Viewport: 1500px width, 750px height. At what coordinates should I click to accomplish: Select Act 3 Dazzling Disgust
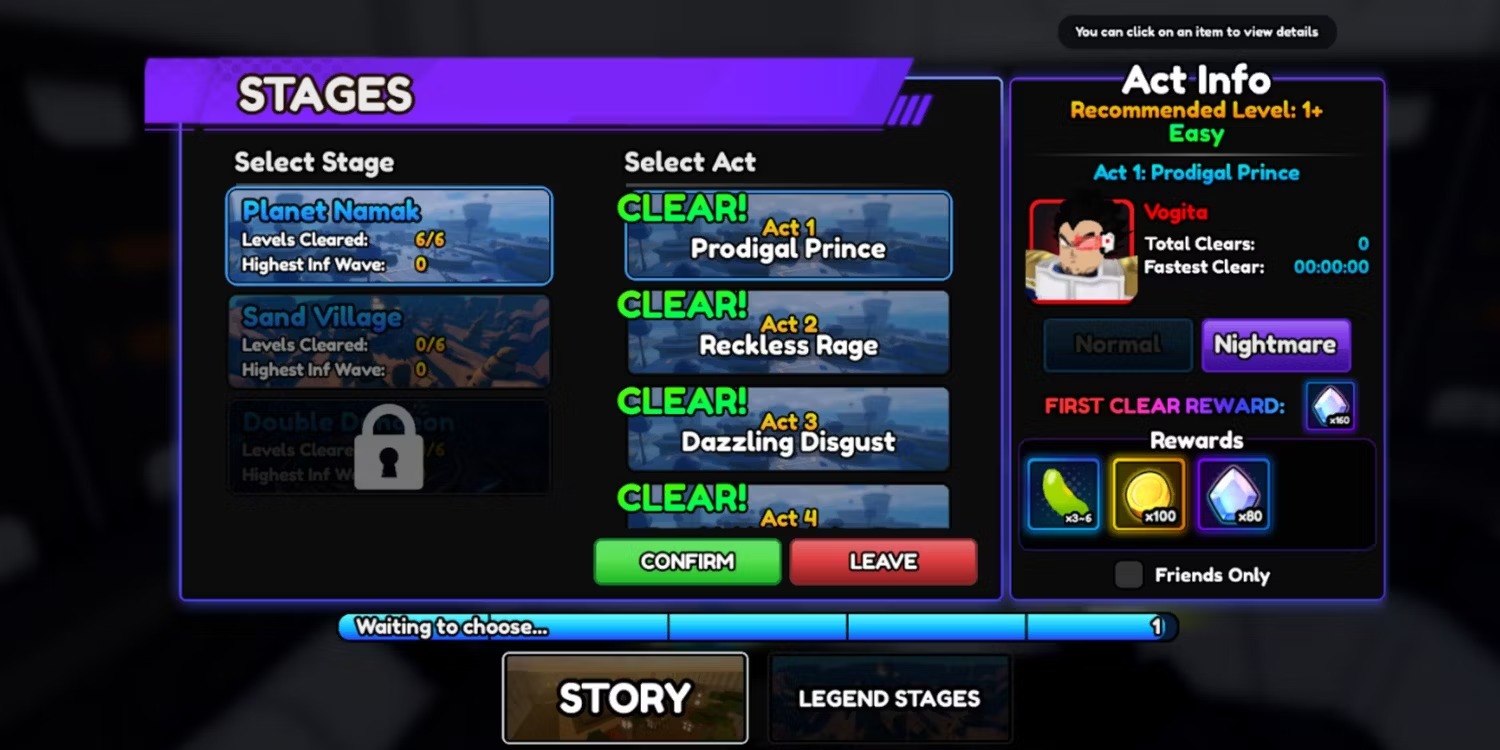click(x=786, y=429)
